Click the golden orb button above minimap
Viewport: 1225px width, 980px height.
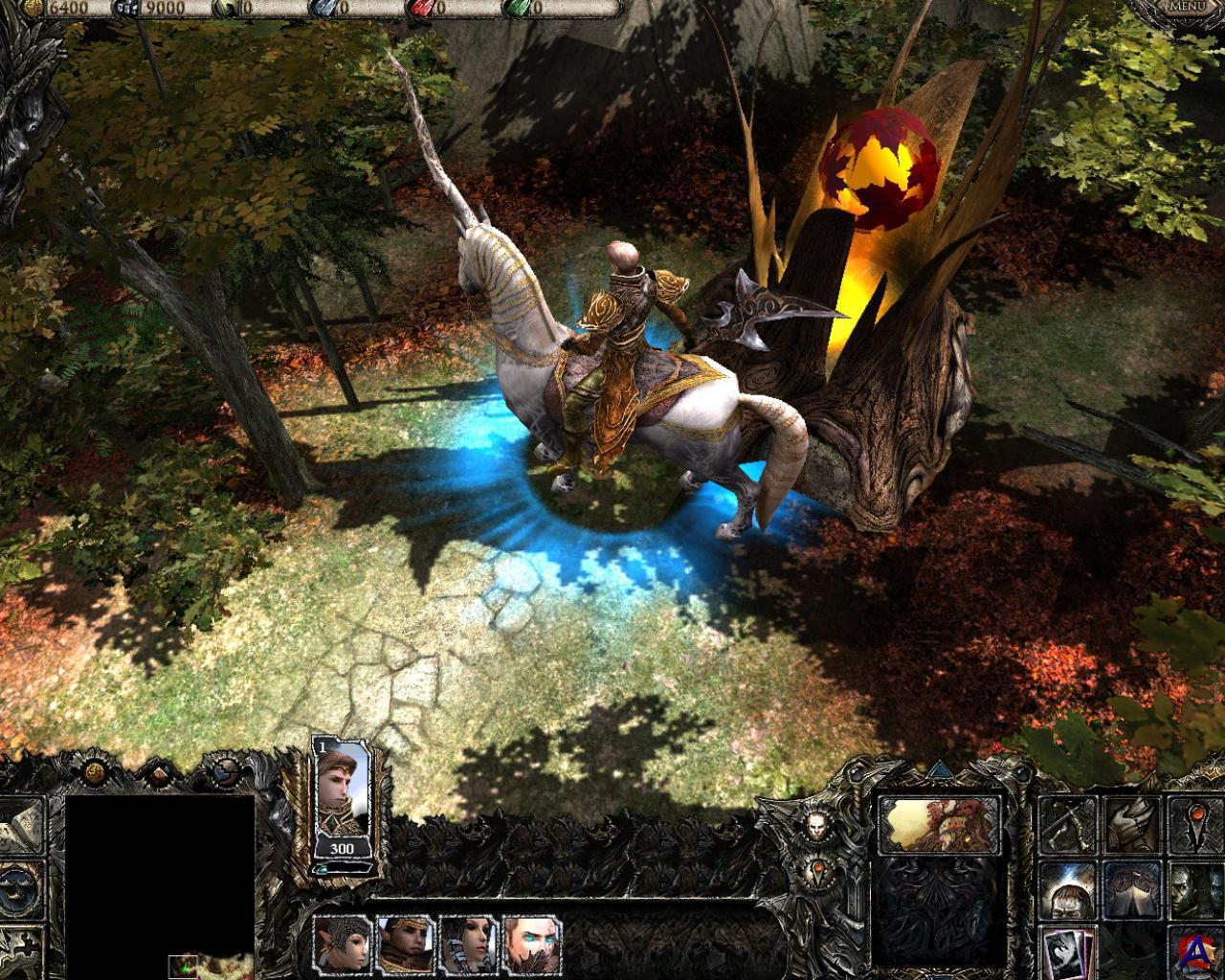(x=94, y=771)
